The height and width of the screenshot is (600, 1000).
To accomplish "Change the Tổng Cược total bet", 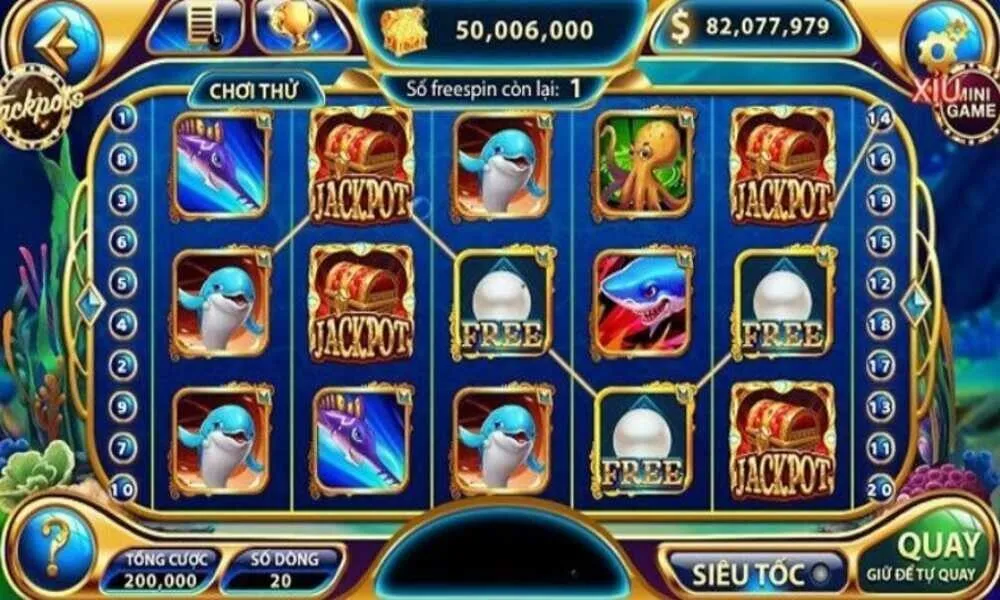I will [163, 570].
